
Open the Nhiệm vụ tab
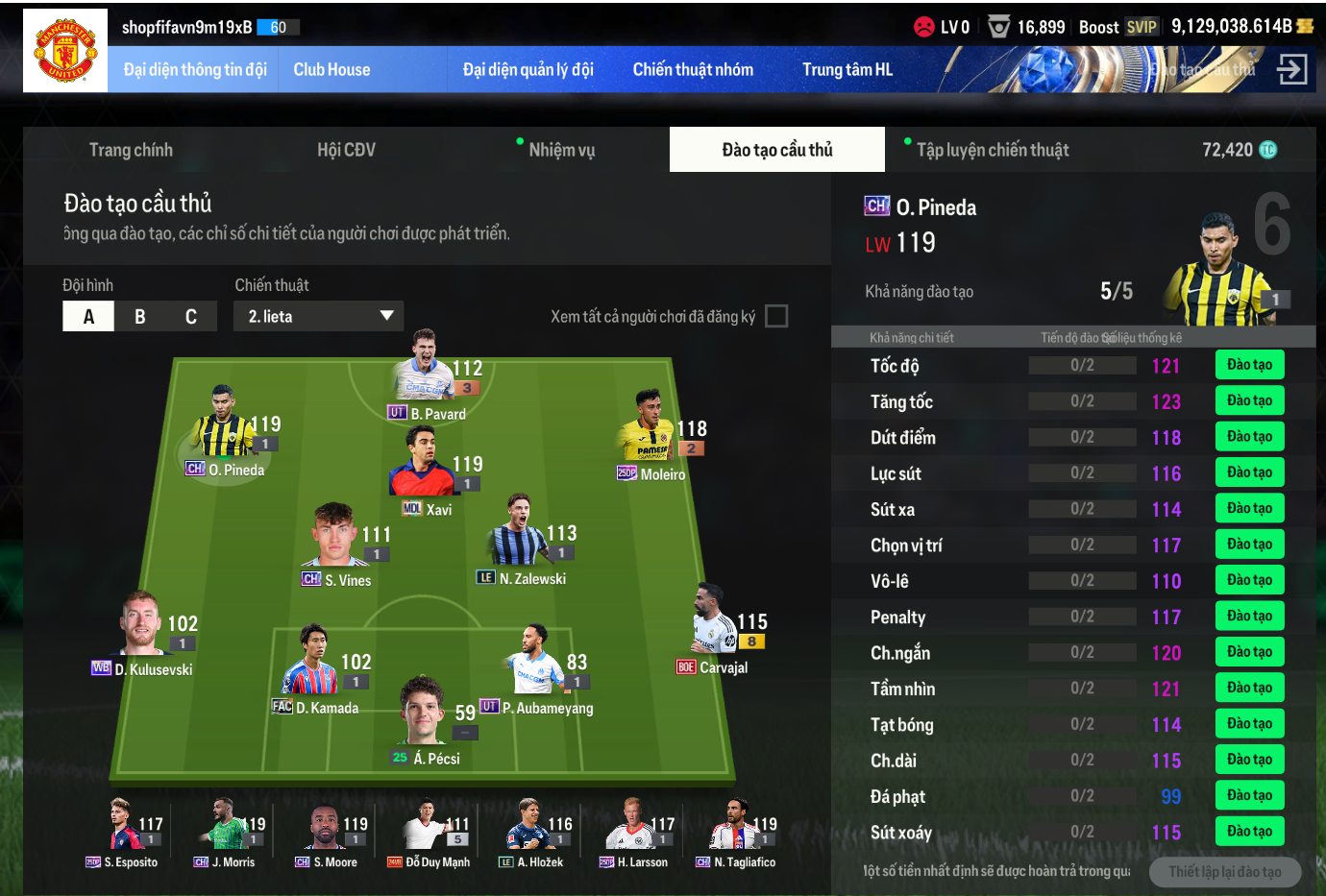coord(561,150)
